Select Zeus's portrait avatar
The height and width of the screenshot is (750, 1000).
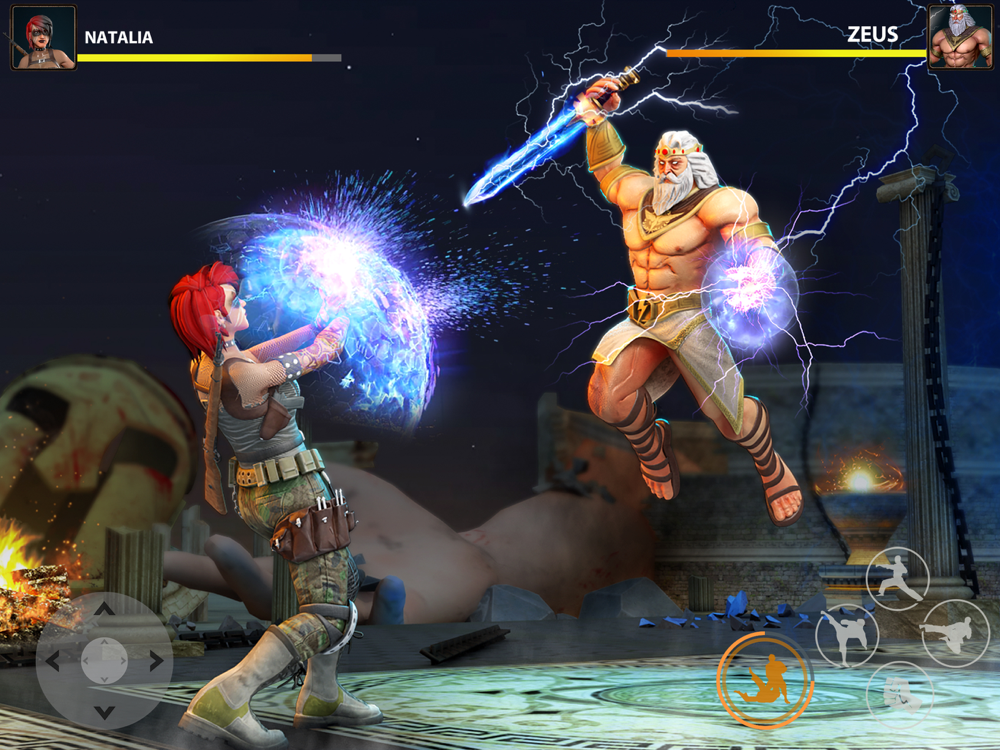pos(959,38)
